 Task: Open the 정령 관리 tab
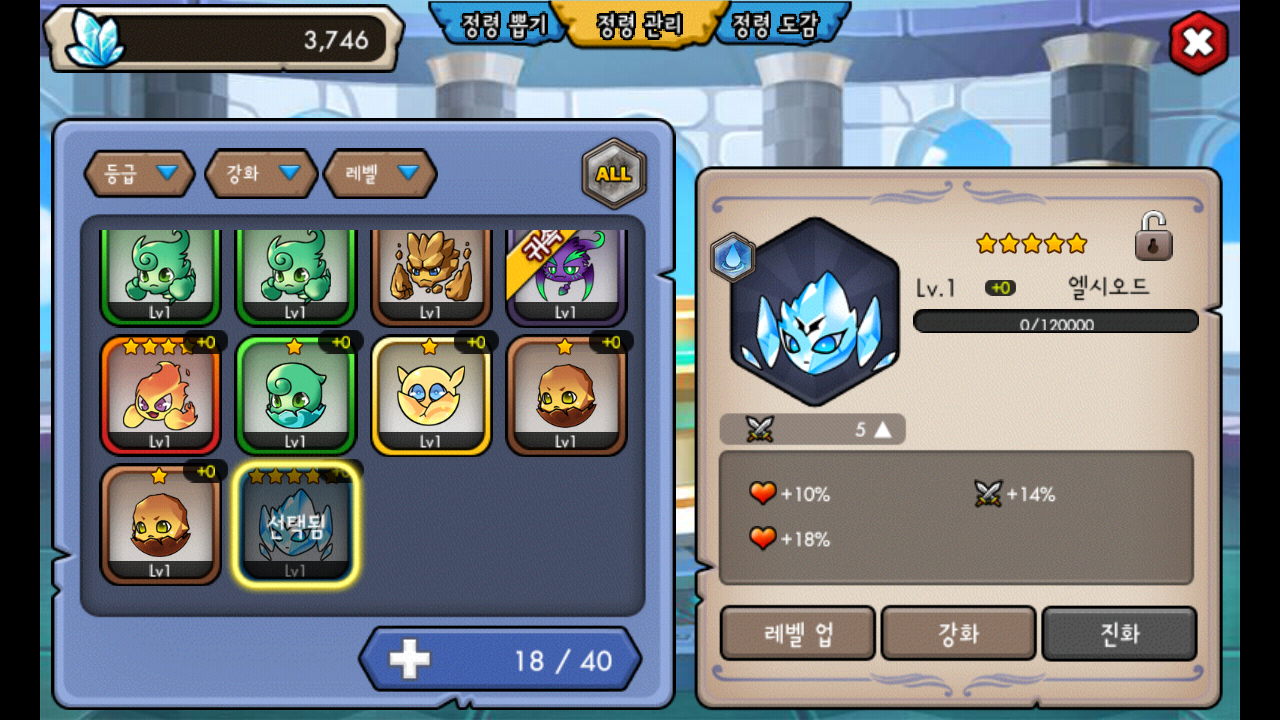[640, 26]
